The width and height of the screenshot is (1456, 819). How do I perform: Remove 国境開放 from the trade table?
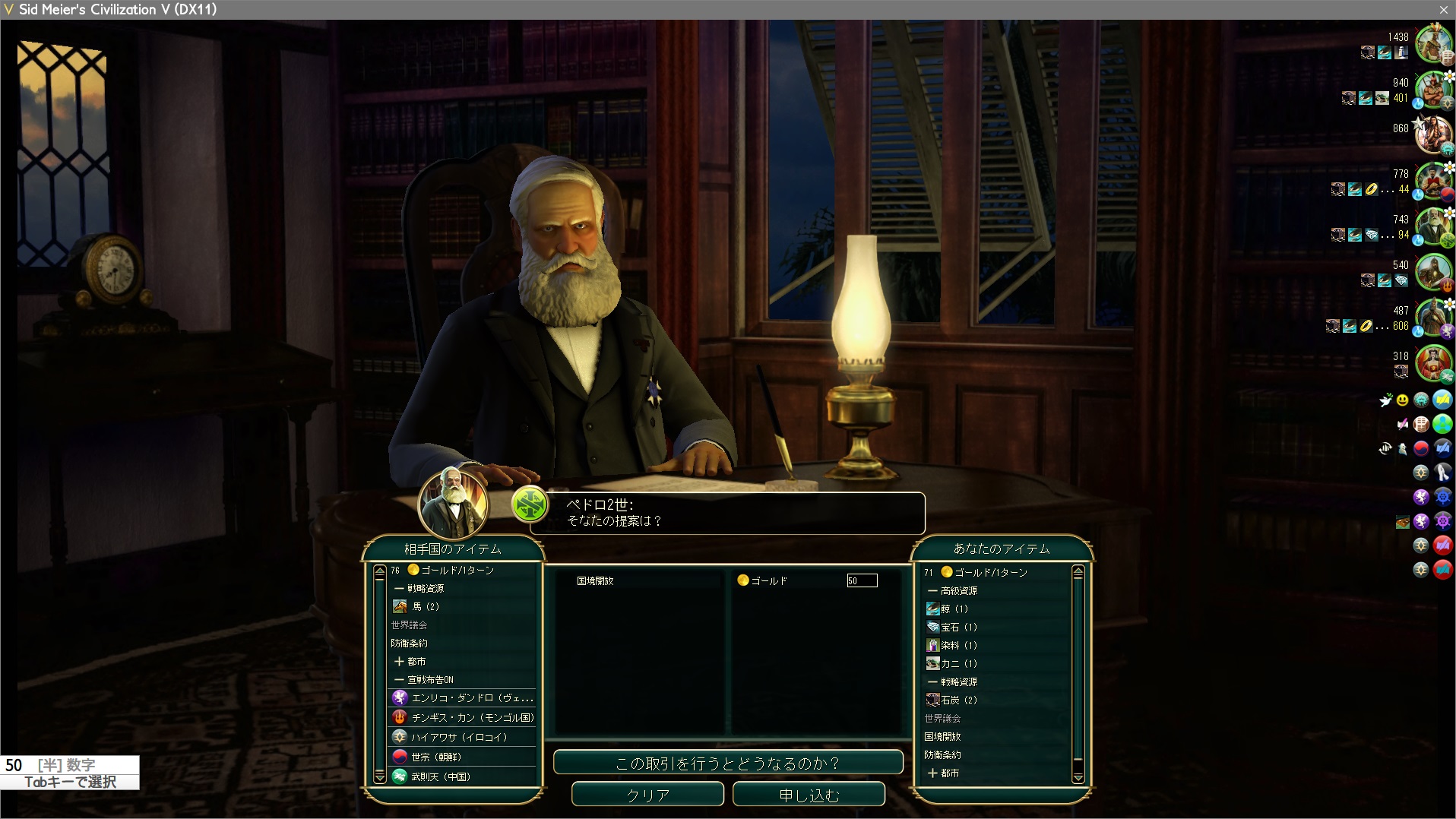click(595, 581)
